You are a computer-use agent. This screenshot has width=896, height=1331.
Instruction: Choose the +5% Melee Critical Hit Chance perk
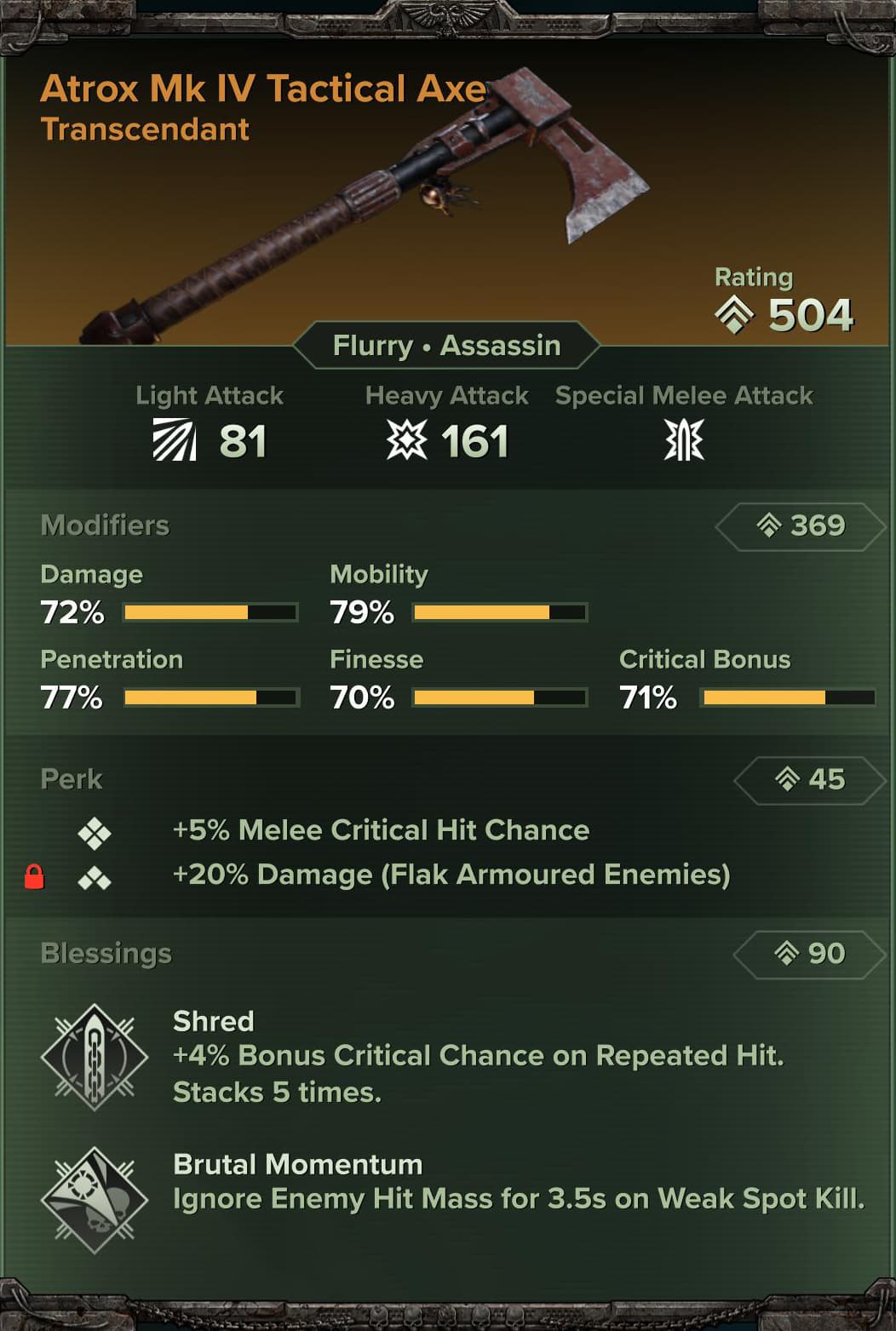tap(381, 830)
